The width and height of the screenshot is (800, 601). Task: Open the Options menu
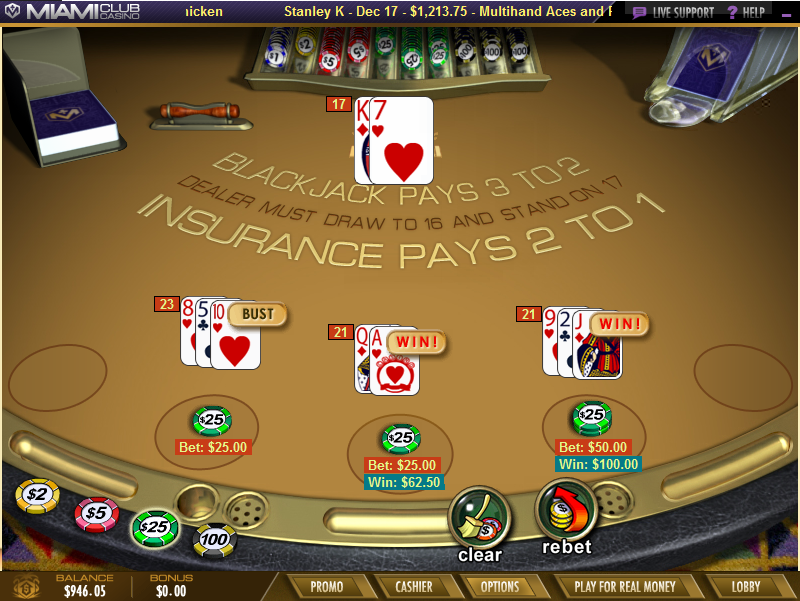[500, 587]
